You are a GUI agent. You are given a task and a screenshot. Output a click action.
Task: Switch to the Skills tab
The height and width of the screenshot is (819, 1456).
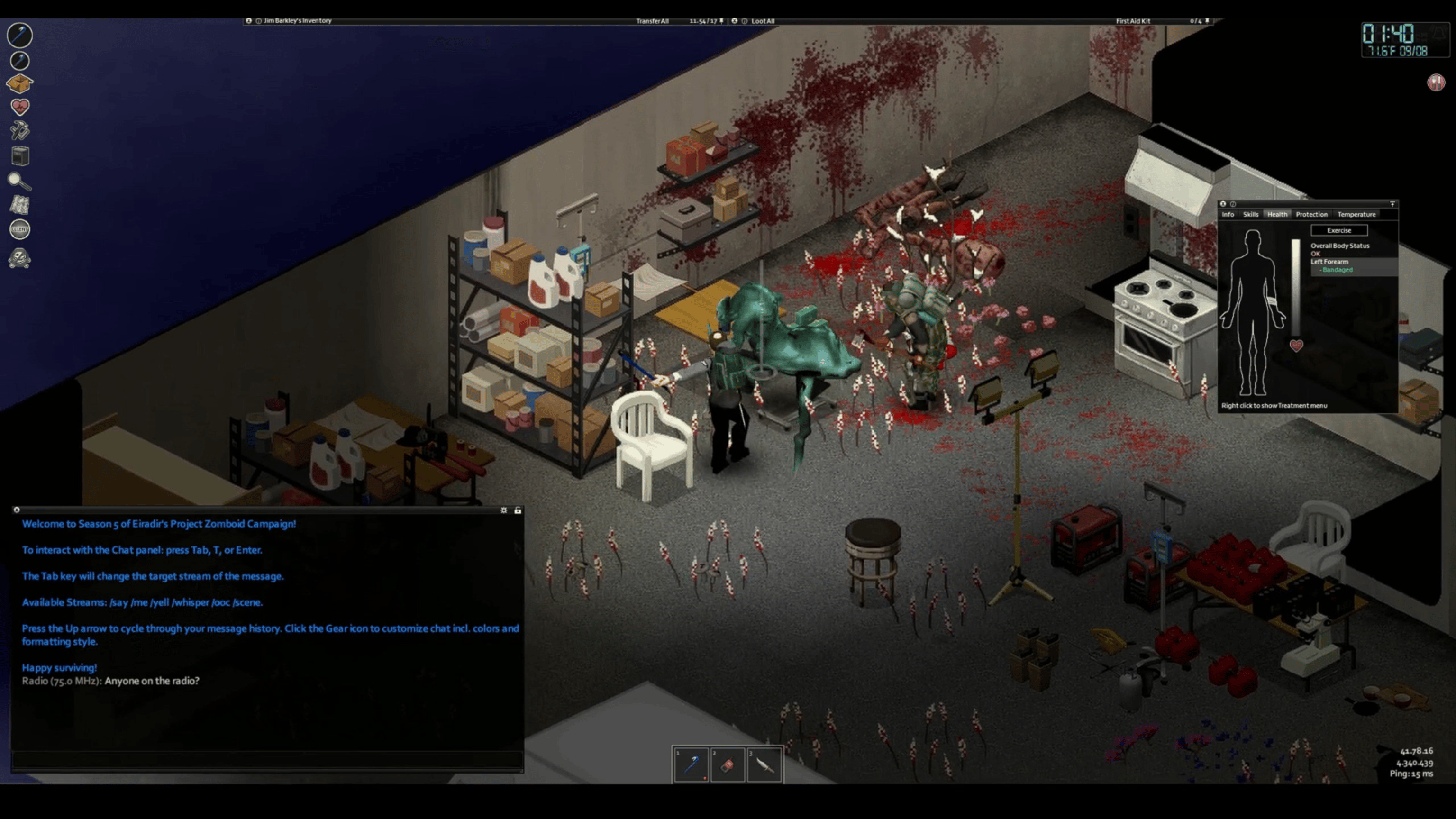click(x=1250, y=215)
